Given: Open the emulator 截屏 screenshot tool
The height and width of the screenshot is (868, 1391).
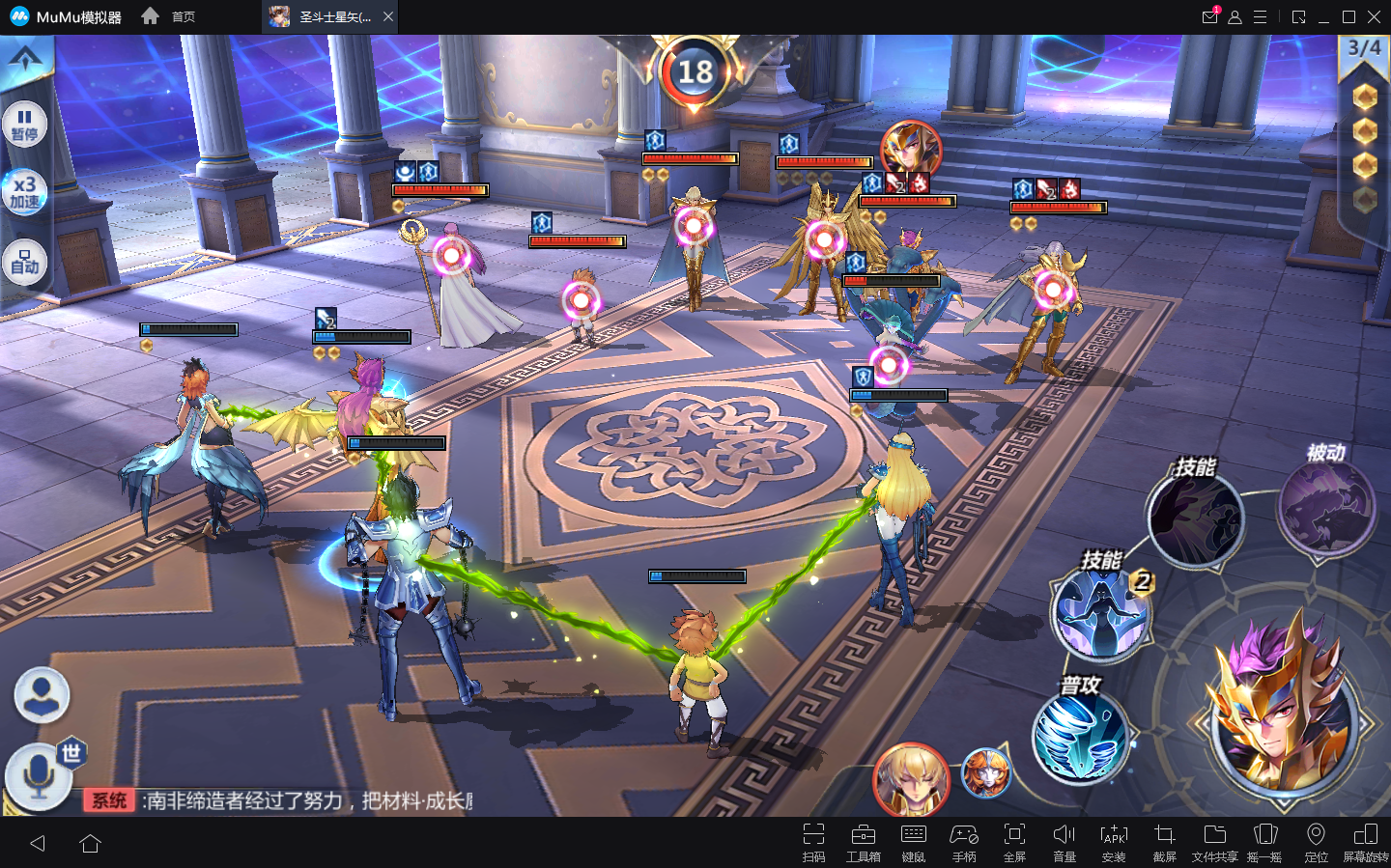Looking at the screenshot, I should (x=1164, y=842).
